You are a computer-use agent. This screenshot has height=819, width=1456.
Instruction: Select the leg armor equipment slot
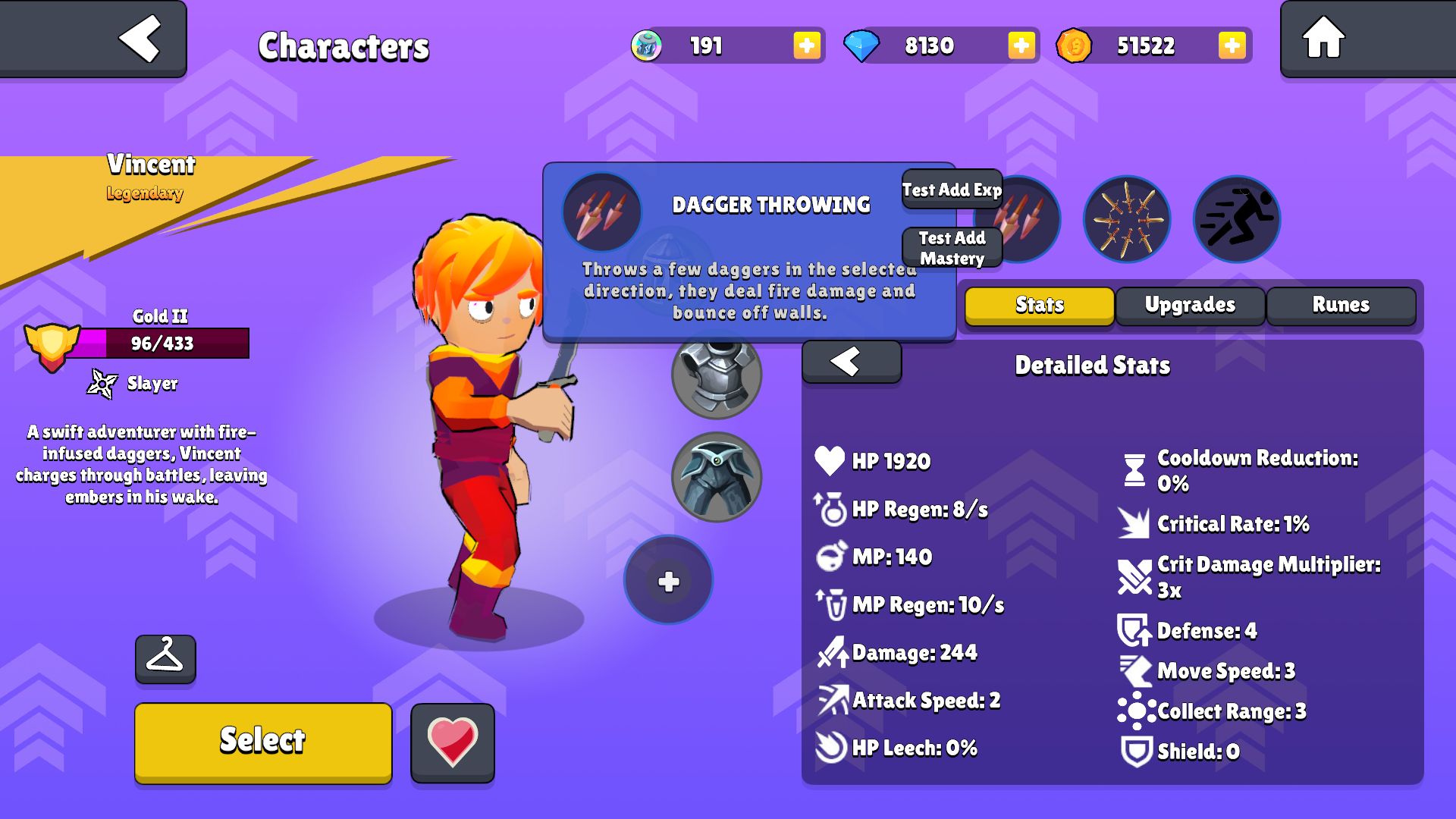716,477
